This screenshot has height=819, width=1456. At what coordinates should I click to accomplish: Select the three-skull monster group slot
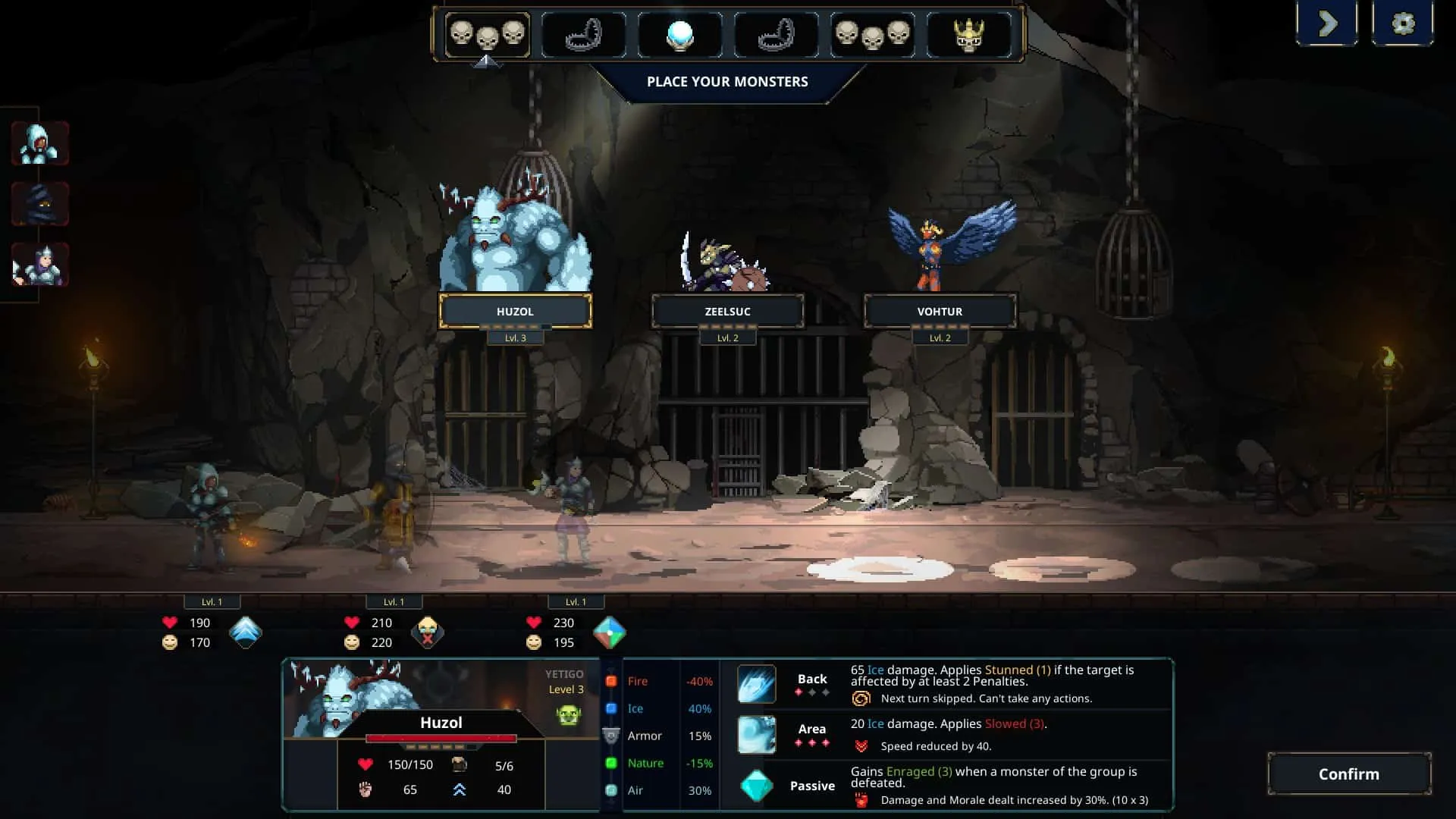coord(488,33)
